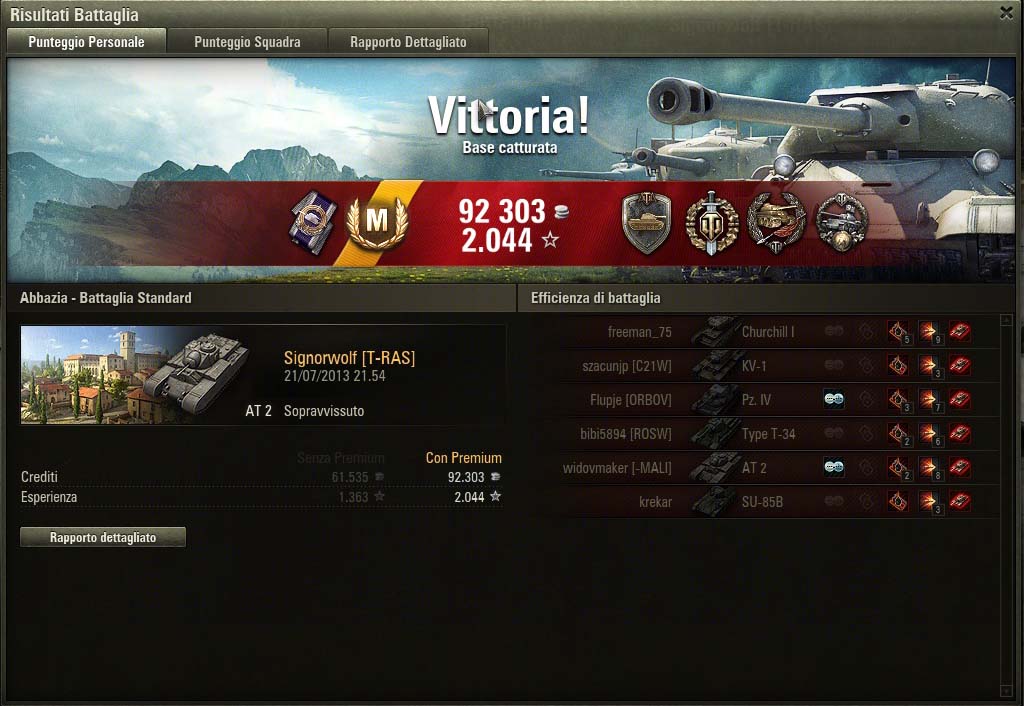Image resolution: width=1024 pixels, height=706 pixels.
Task: Choose the szacunjp KV-1 row
Action: coord(758,366)
